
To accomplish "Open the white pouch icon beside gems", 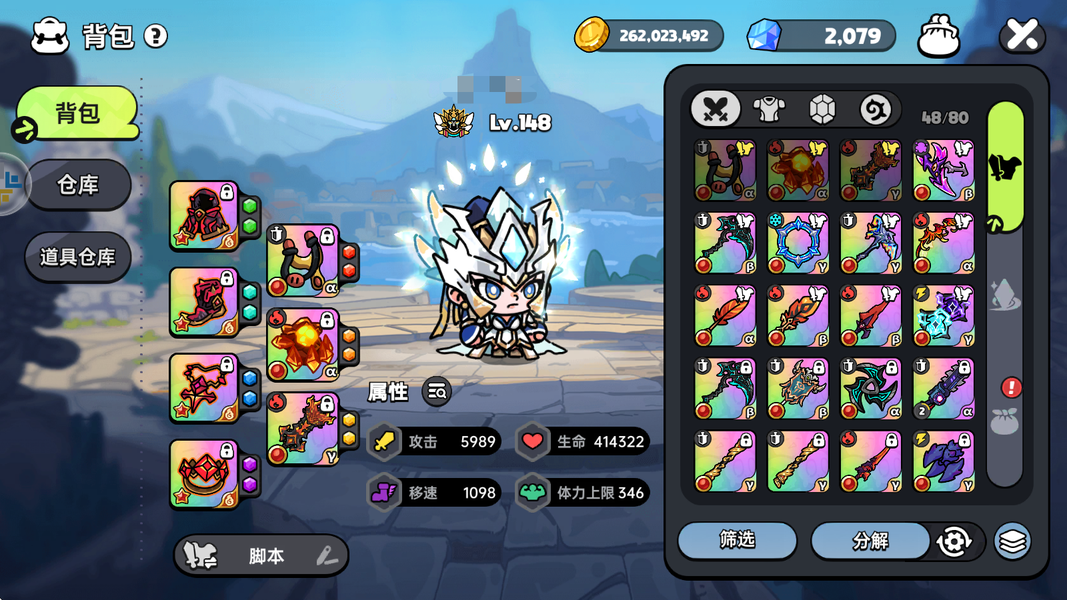I will click(x=938, y=36).
